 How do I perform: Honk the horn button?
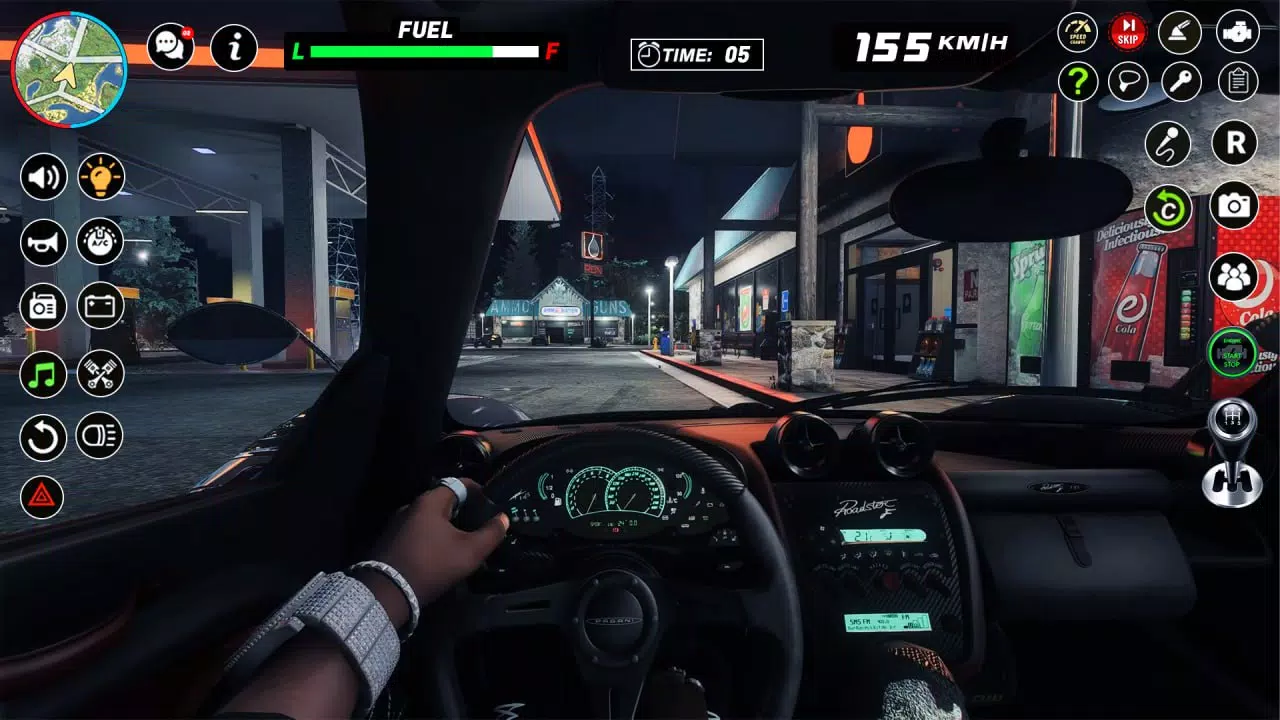click(44, 242)
